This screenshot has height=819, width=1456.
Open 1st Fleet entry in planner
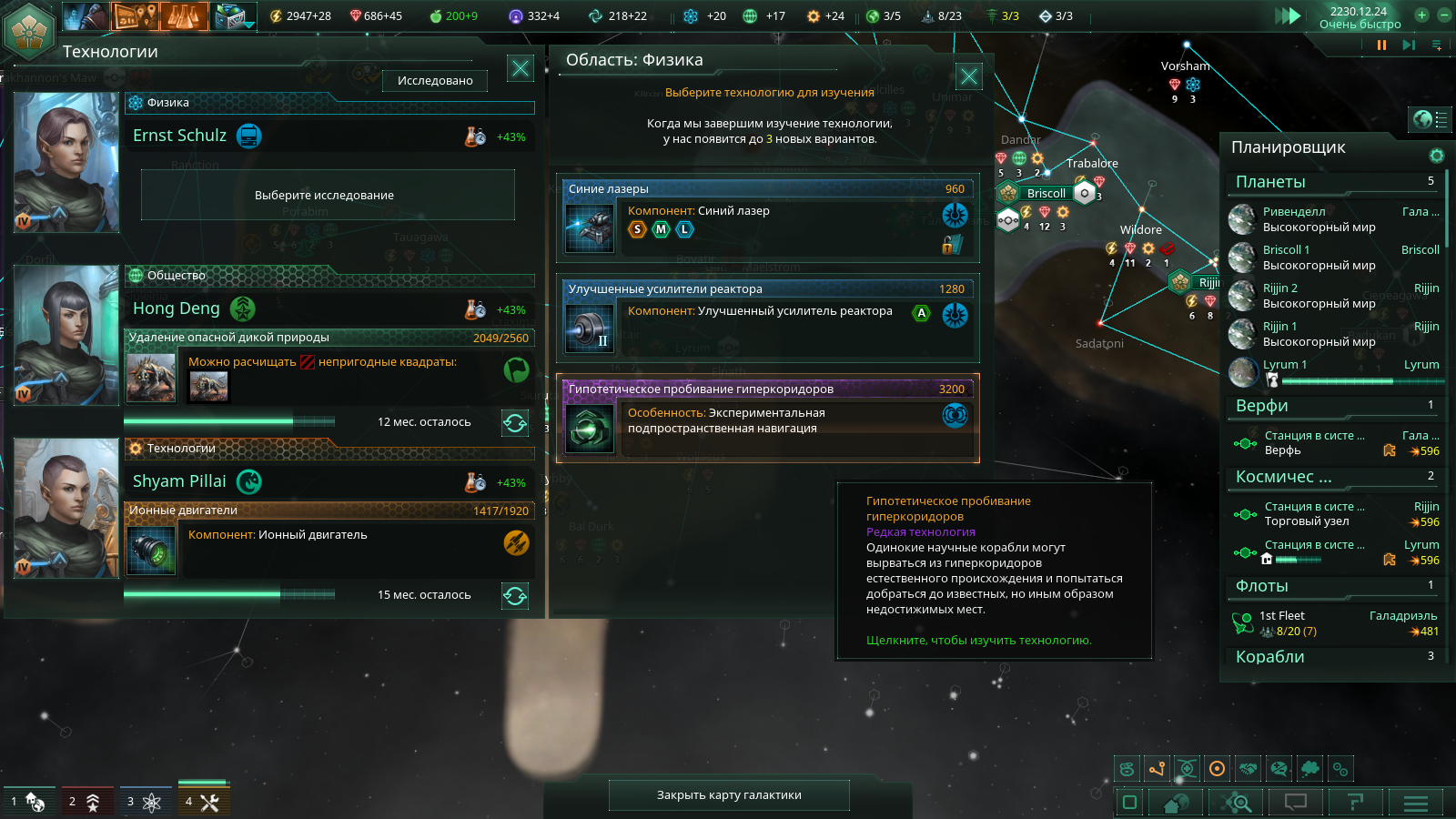point(1333,623)
